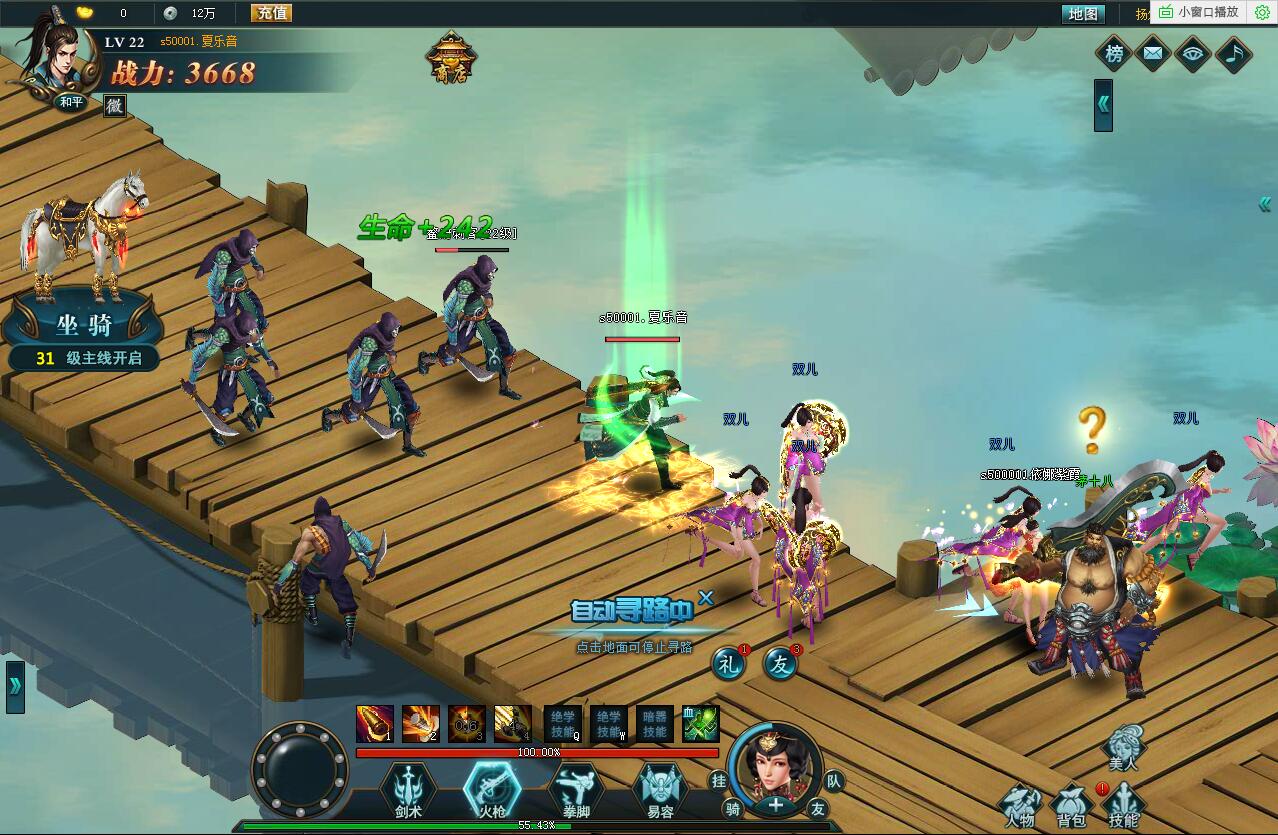
Task: Open the 人物 character panel
Action: click(1021, 806)
